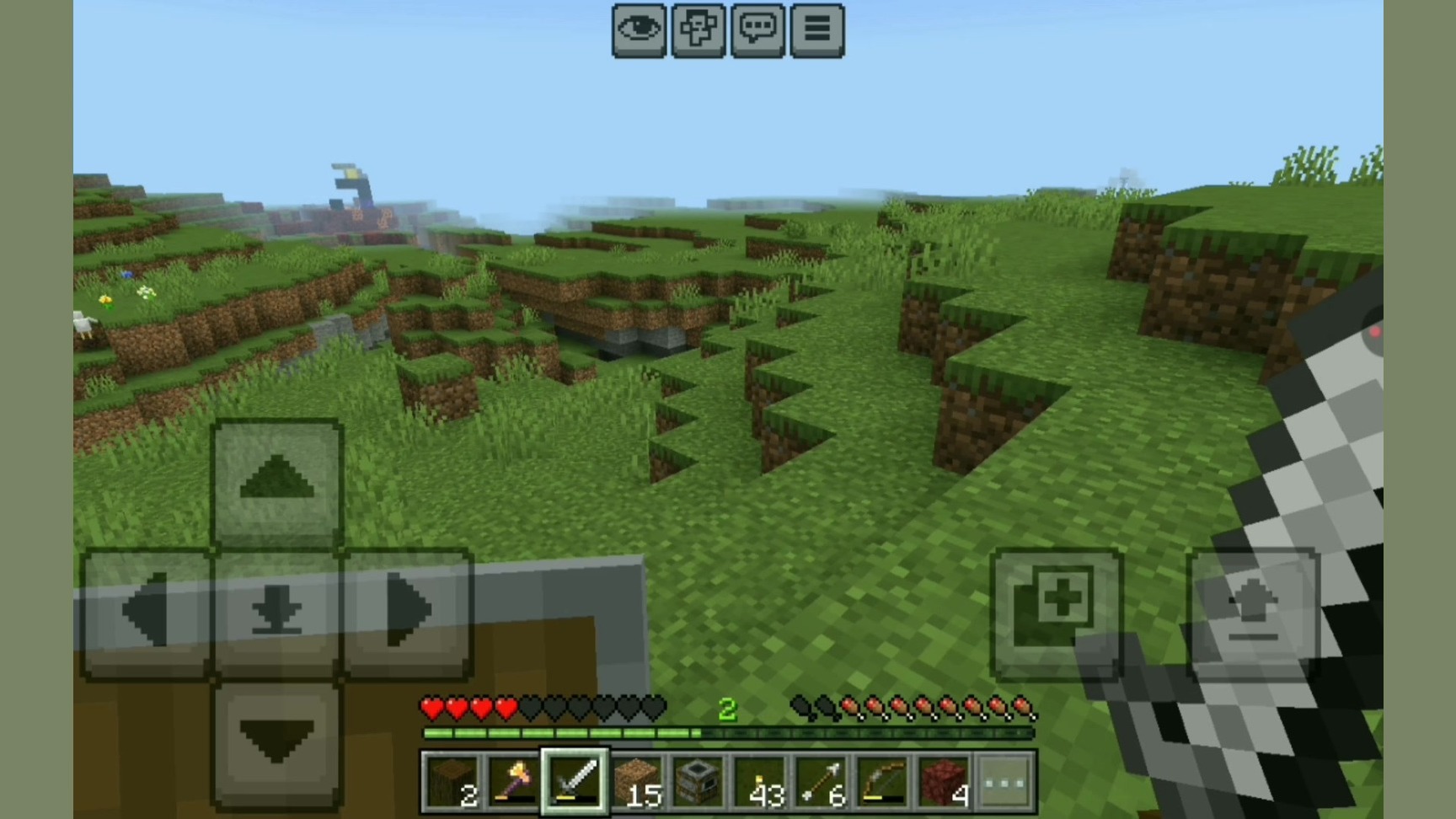Viewport: 1456px width, 819px height.
Task: Toggle the eye perspective button
Action: [639, 30]
